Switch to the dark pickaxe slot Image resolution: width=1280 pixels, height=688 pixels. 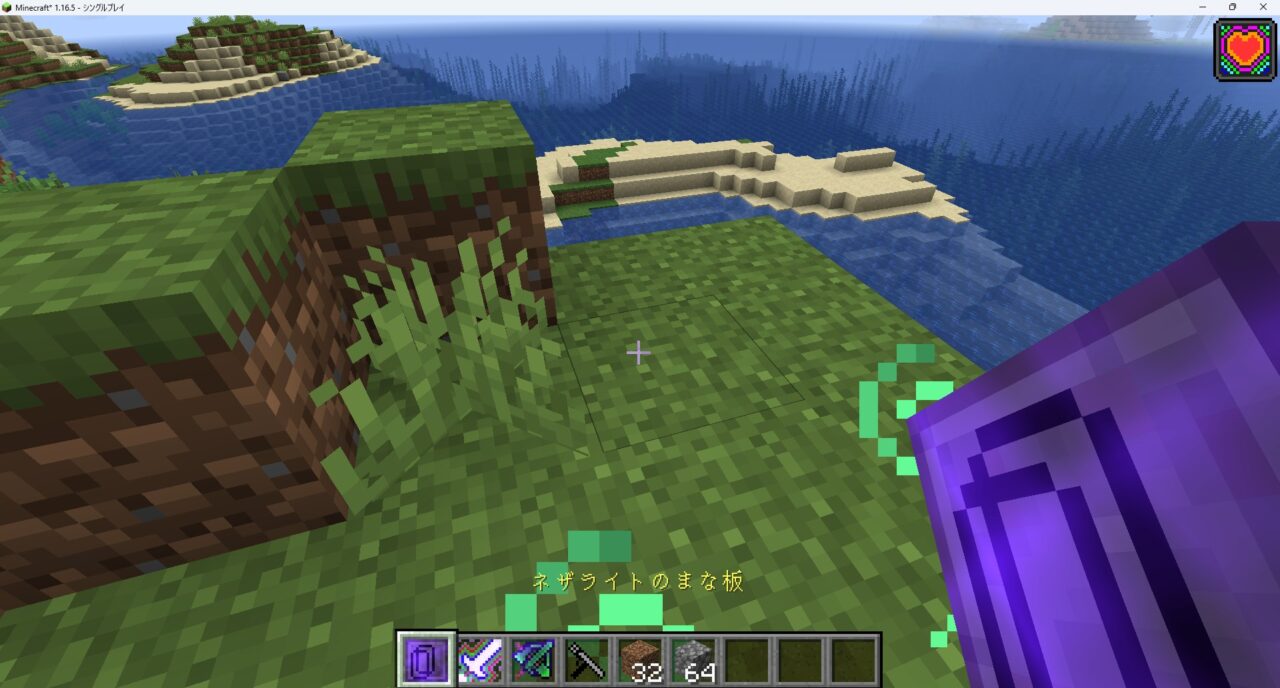(587, 660)
